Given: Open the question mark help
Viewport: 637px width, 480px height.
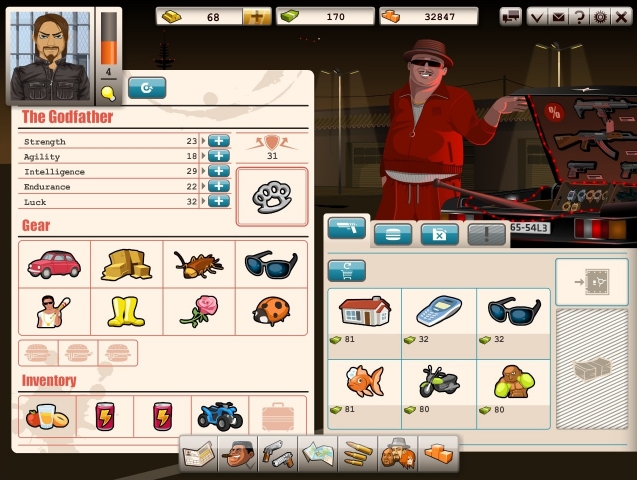Looking at the screenshot, I should [x=579, y=16].
